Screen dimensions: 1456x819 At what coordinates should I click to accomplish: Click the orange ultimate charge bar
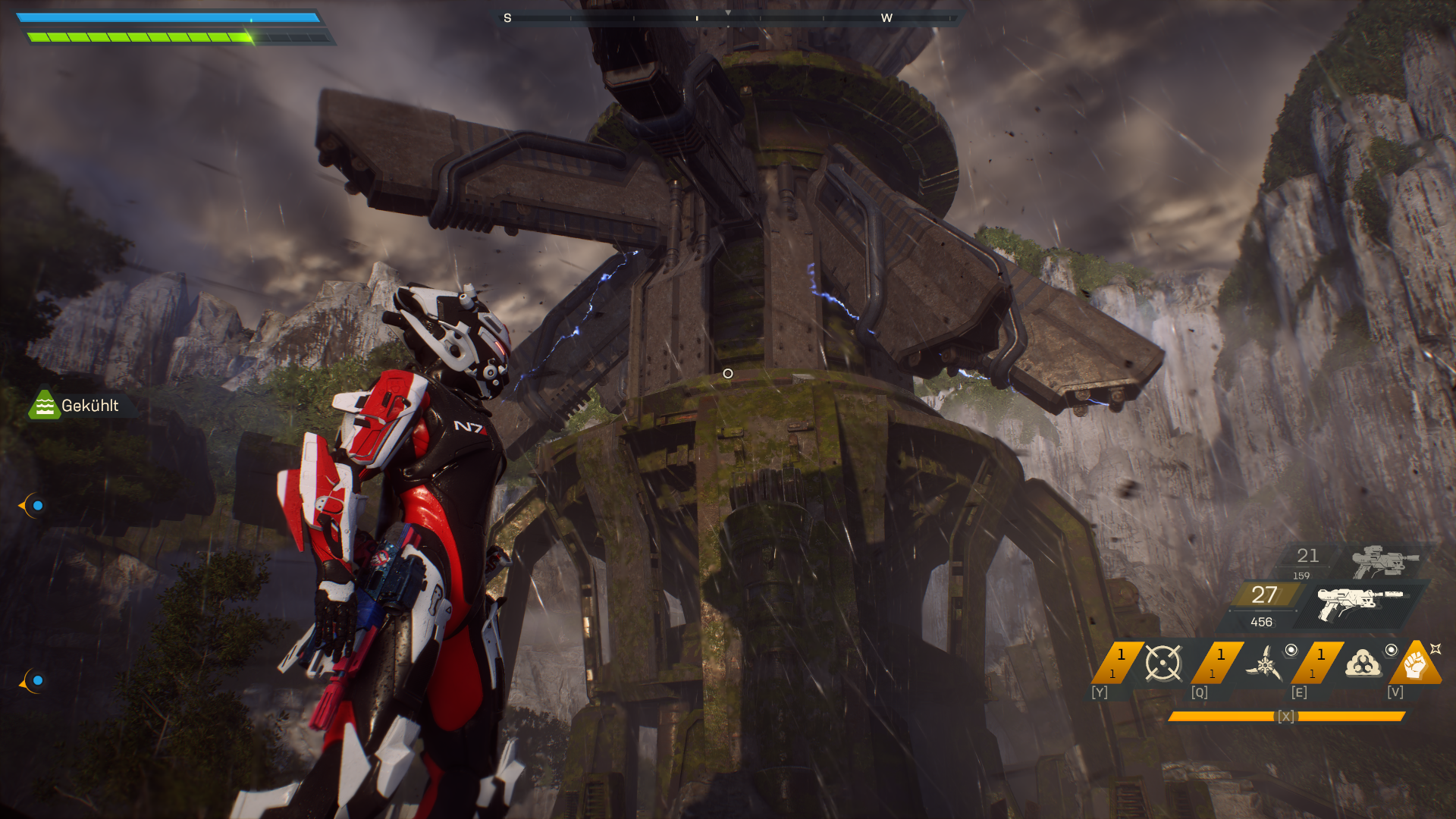[x=1286, y=716]
